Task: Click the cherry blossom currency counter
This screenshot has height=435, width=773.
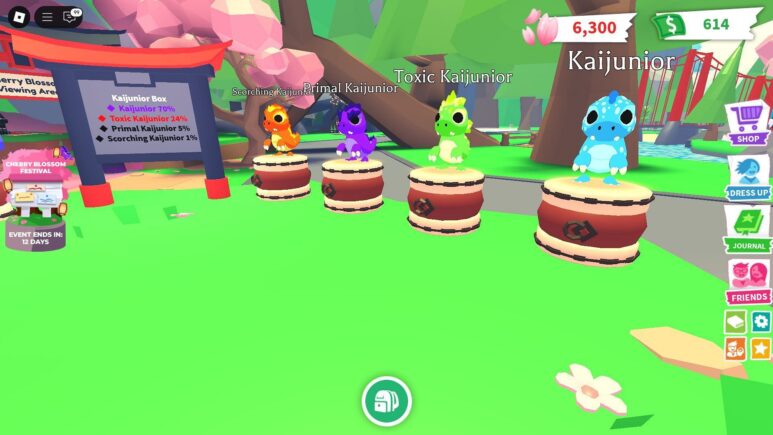Action: (580, 28)
